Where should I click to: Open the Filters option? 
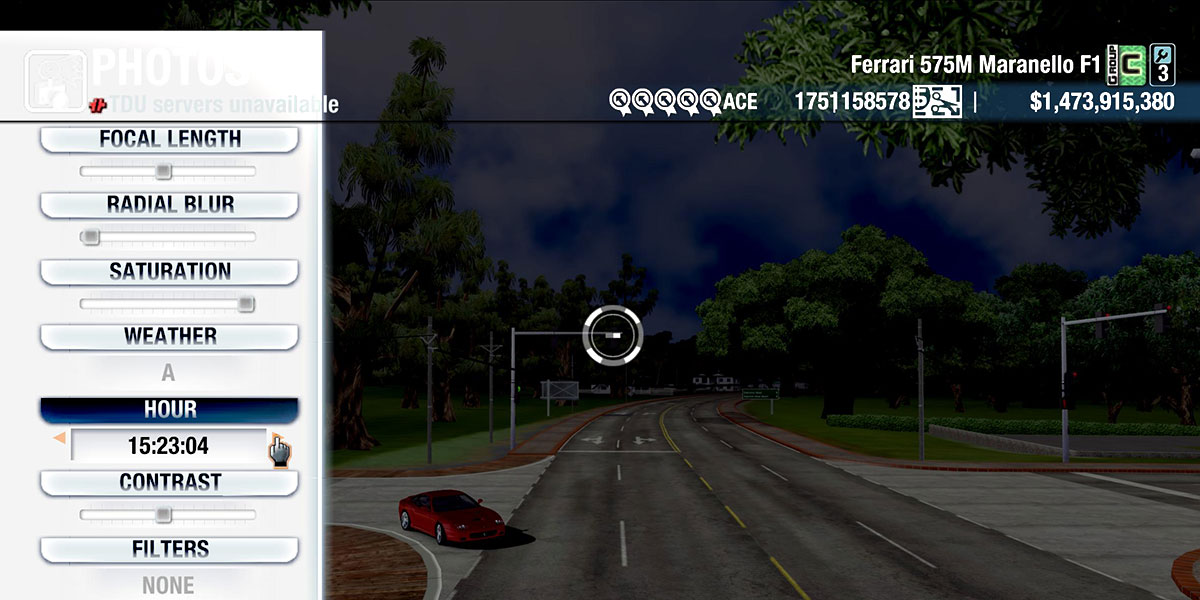tap(169, 550)
